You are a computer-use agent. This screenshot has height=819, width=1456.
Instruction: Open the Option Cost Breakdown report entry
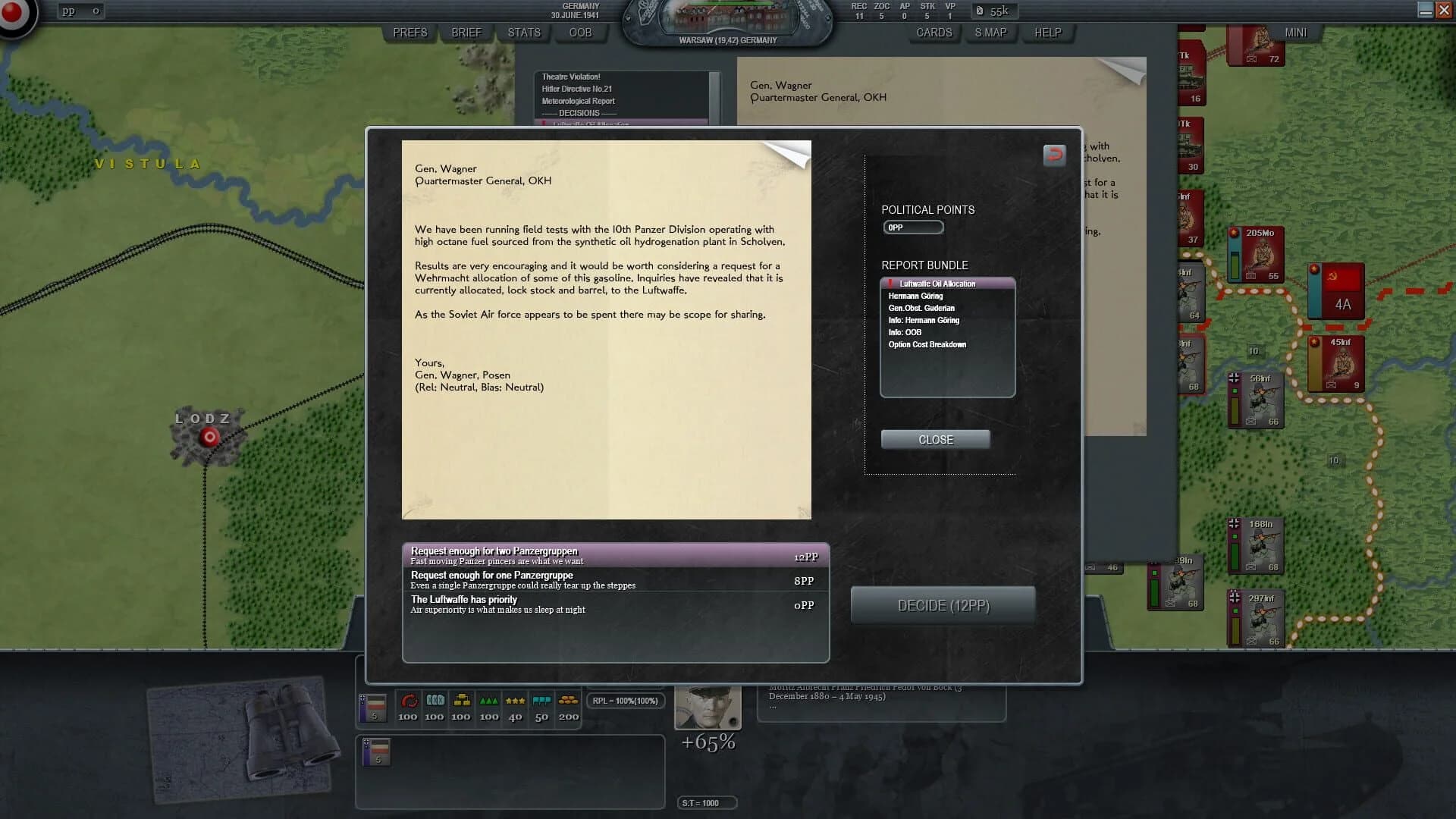(x=927, y=344)
